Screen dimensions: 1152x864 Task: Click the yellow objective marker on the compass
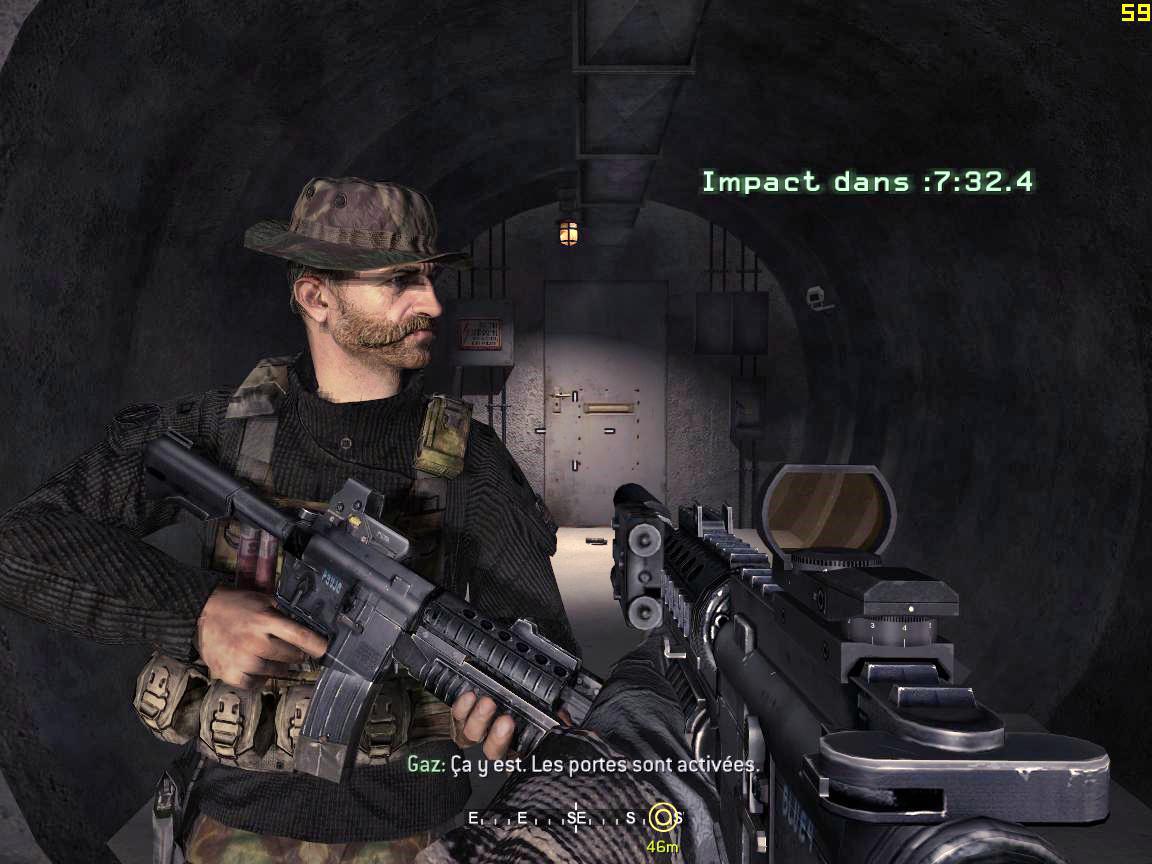(x=660, y=817)
